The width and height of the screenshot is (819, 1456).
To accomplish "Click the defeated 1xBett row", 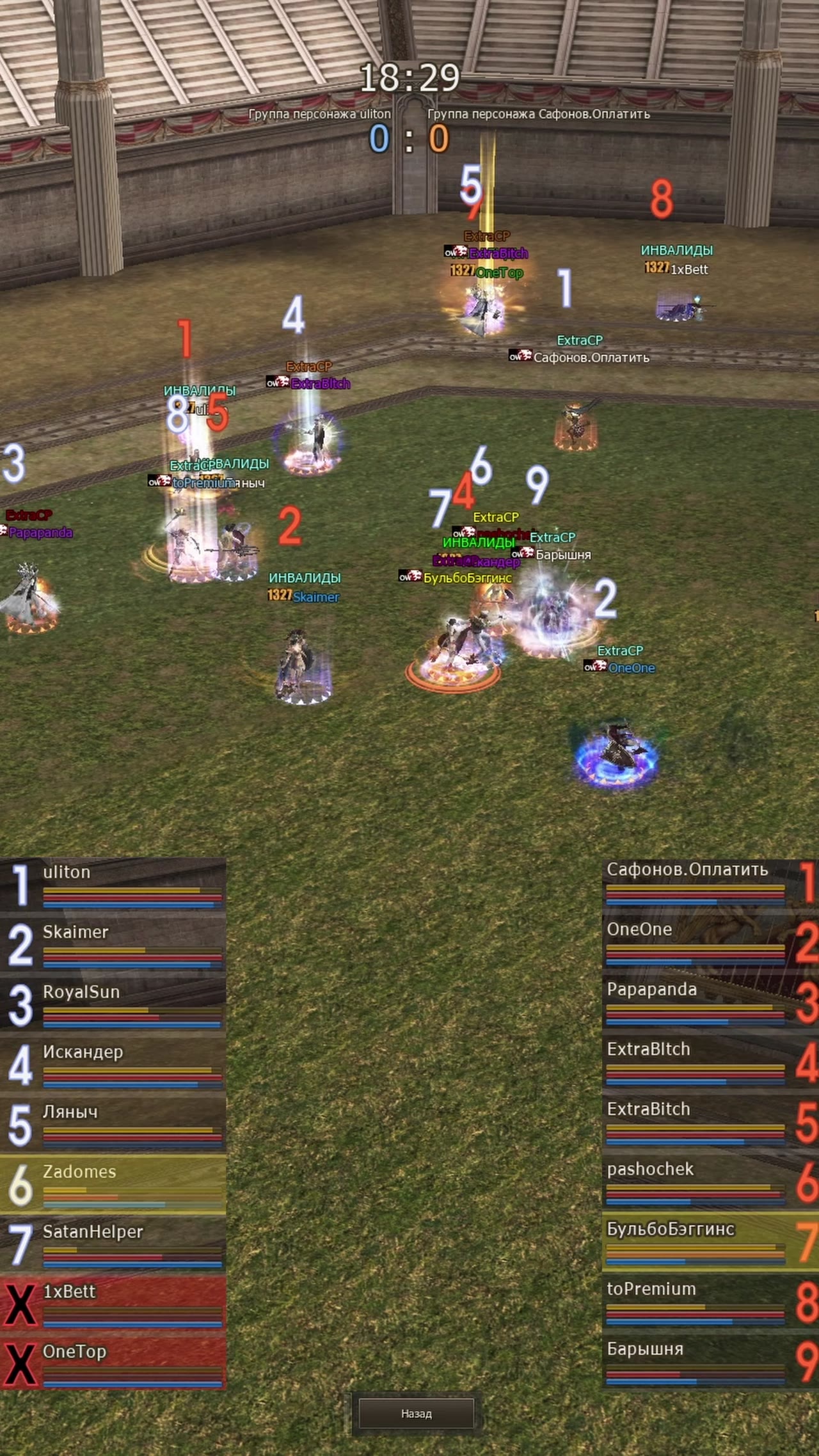I will [113, 1305].
